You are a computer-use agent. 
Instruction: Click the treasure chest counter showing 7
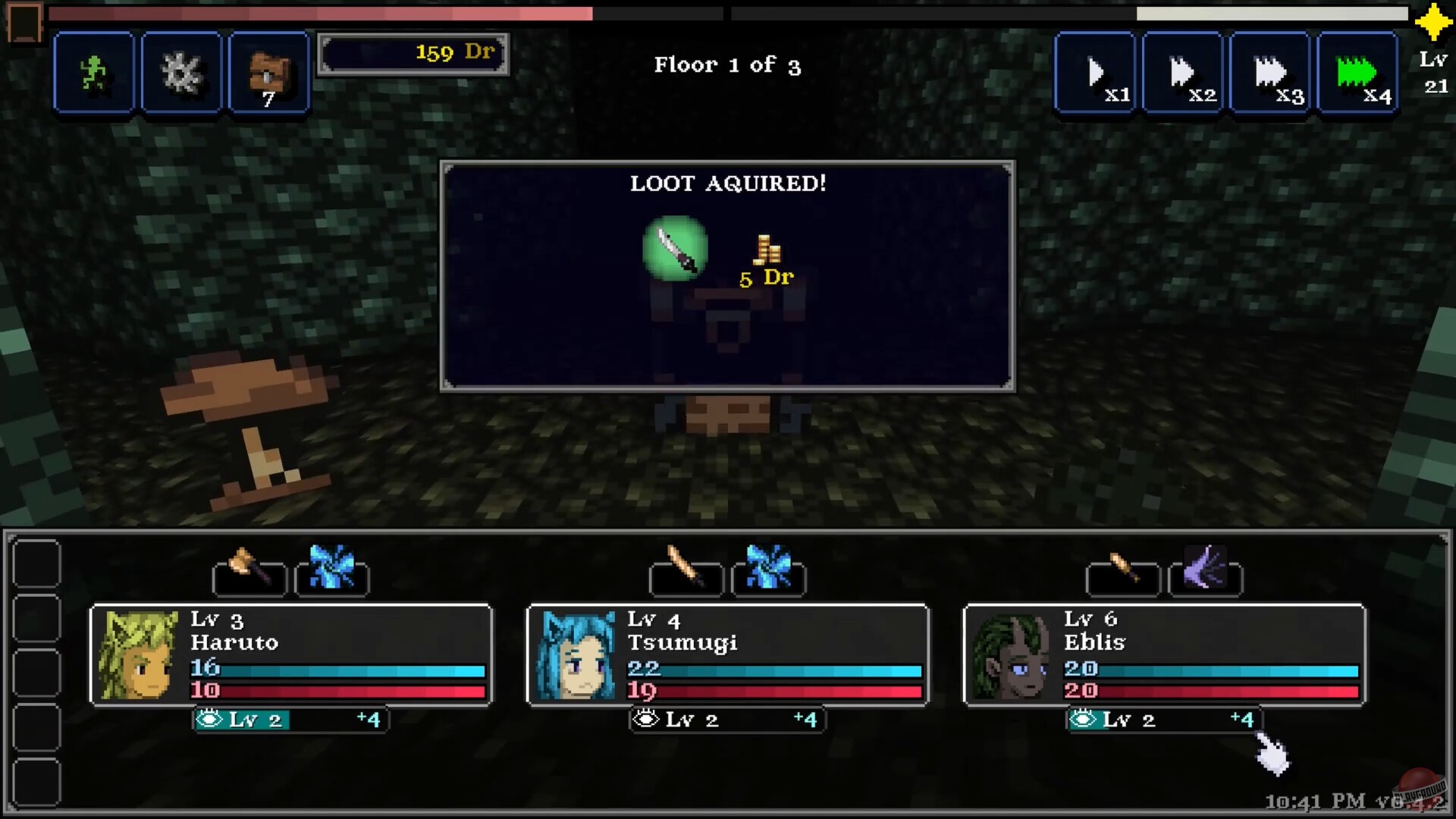(x=268, y=72)
